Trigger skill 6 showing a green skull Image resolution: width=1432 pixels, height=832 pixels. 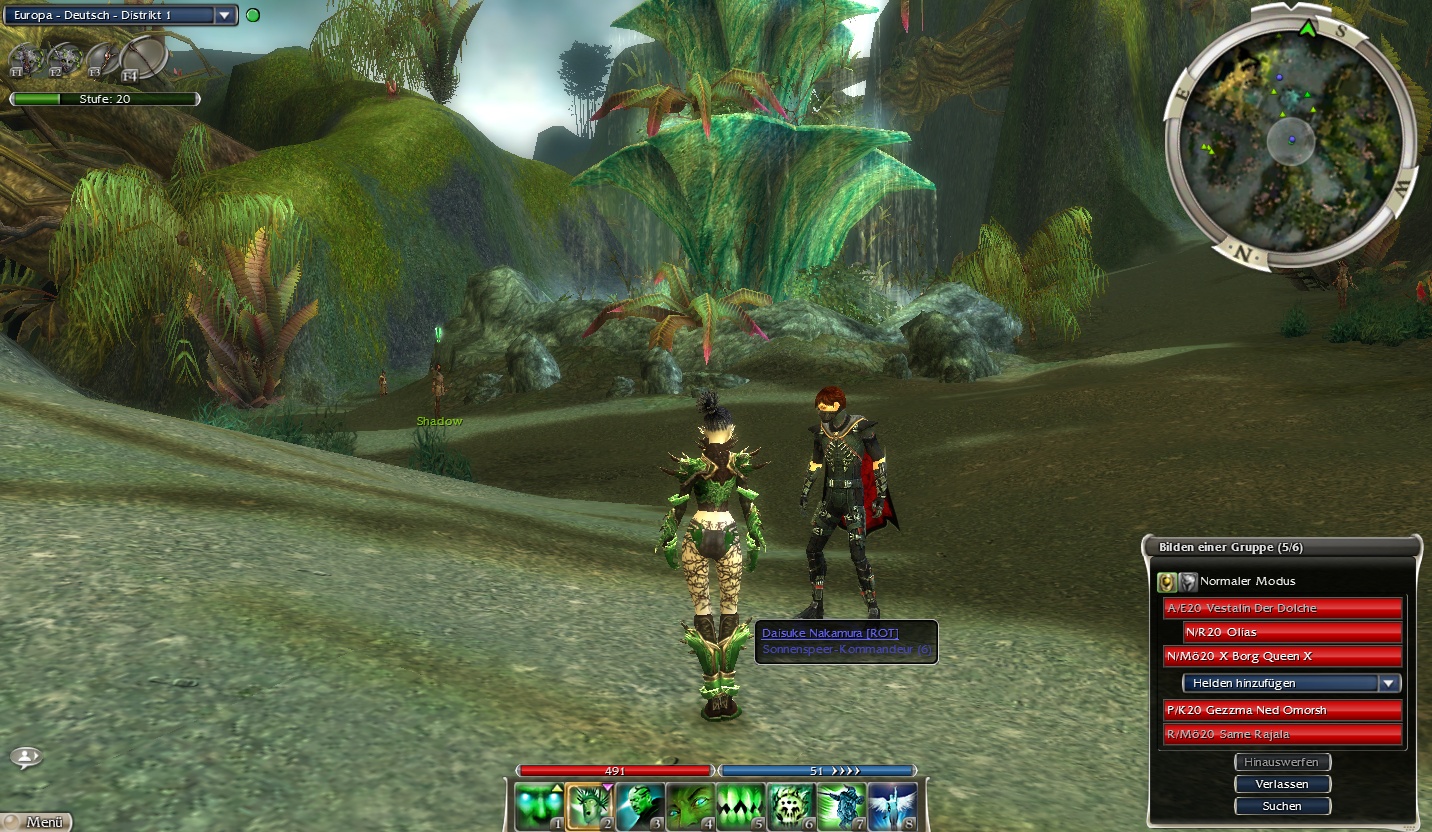coord(791,806)
